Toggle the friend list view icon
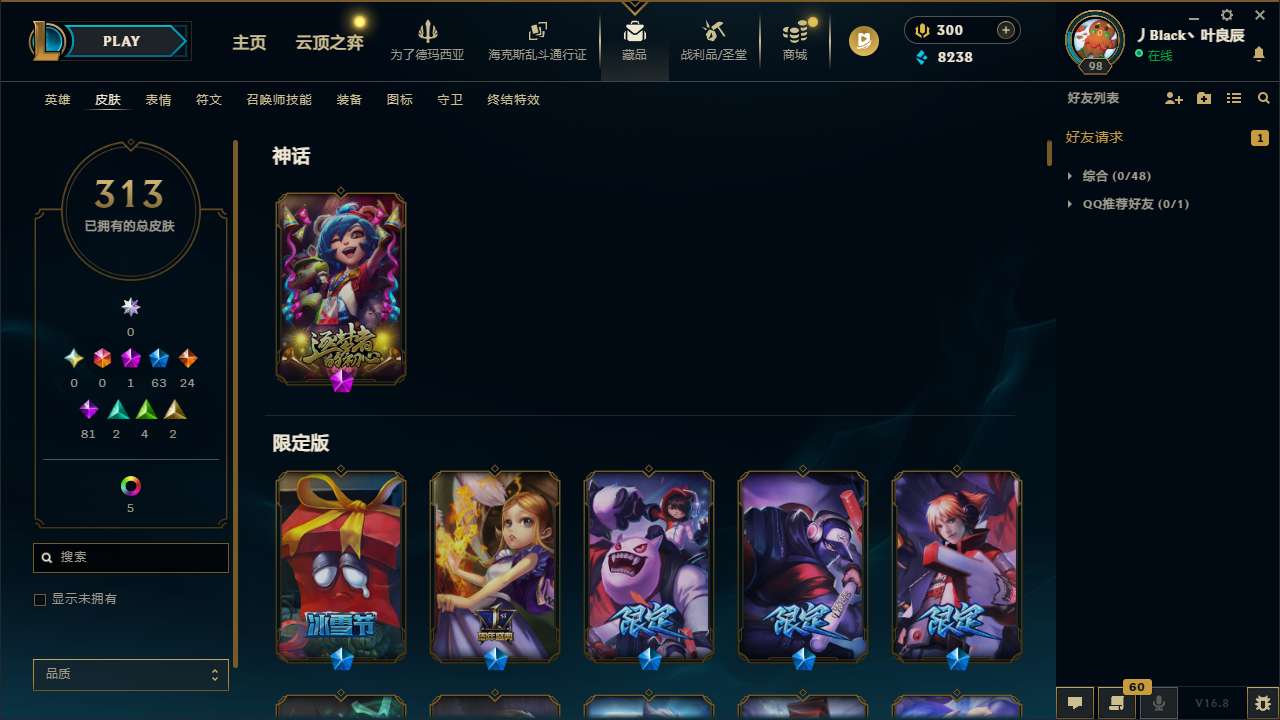This screenshot has width=1280, height=720. (1233, 98)
